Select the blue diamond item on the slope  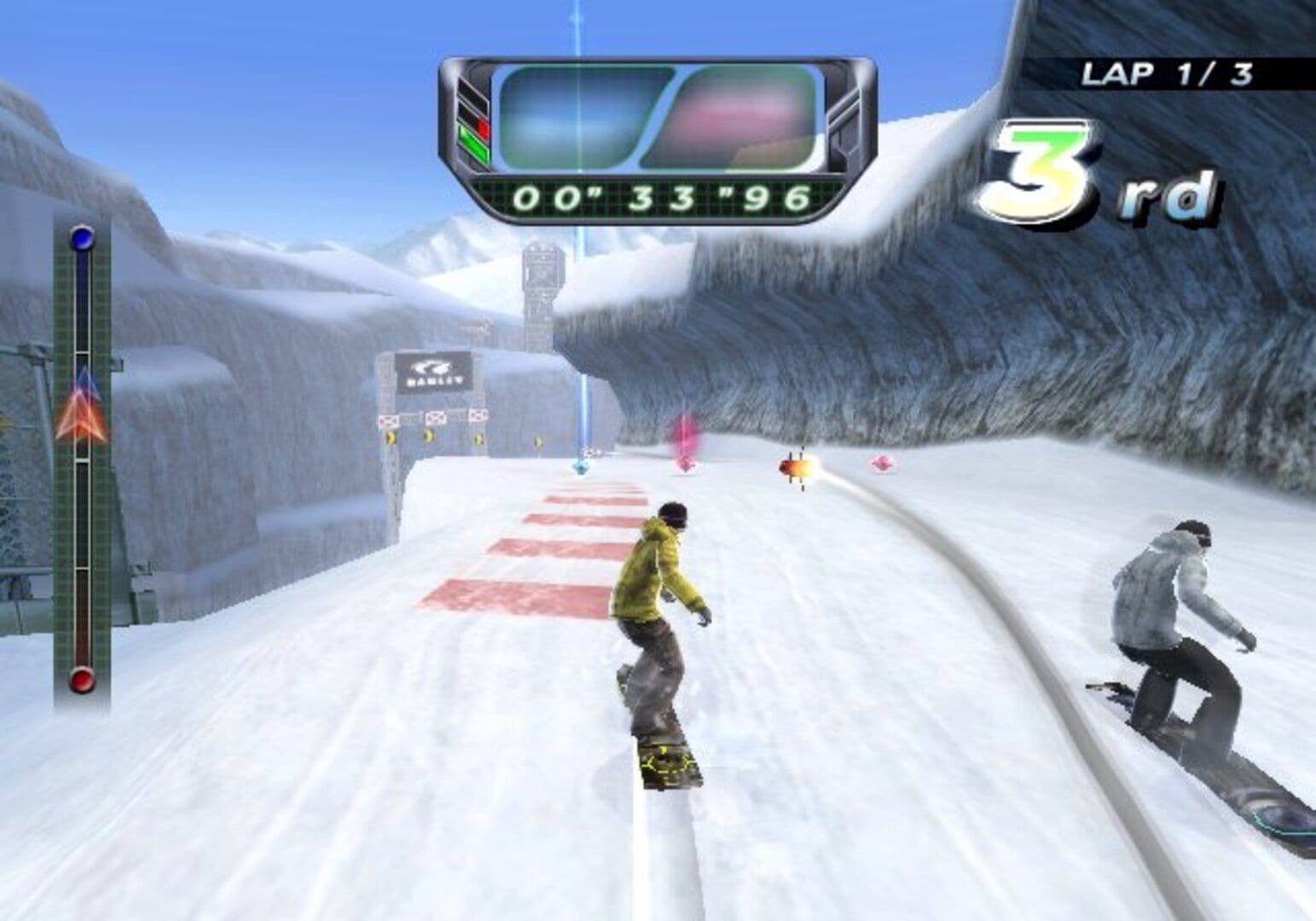pos(580,466)
